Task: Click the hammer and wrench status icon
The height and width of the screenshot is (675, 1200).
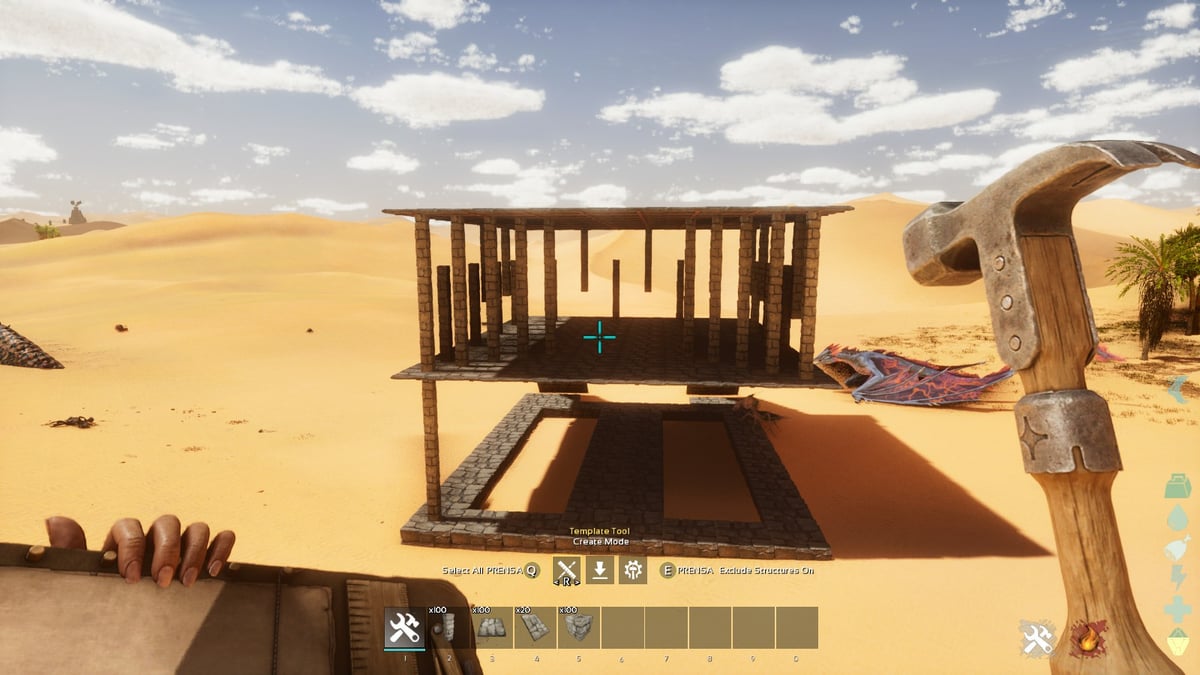Action: click(x=1039, y=638)
